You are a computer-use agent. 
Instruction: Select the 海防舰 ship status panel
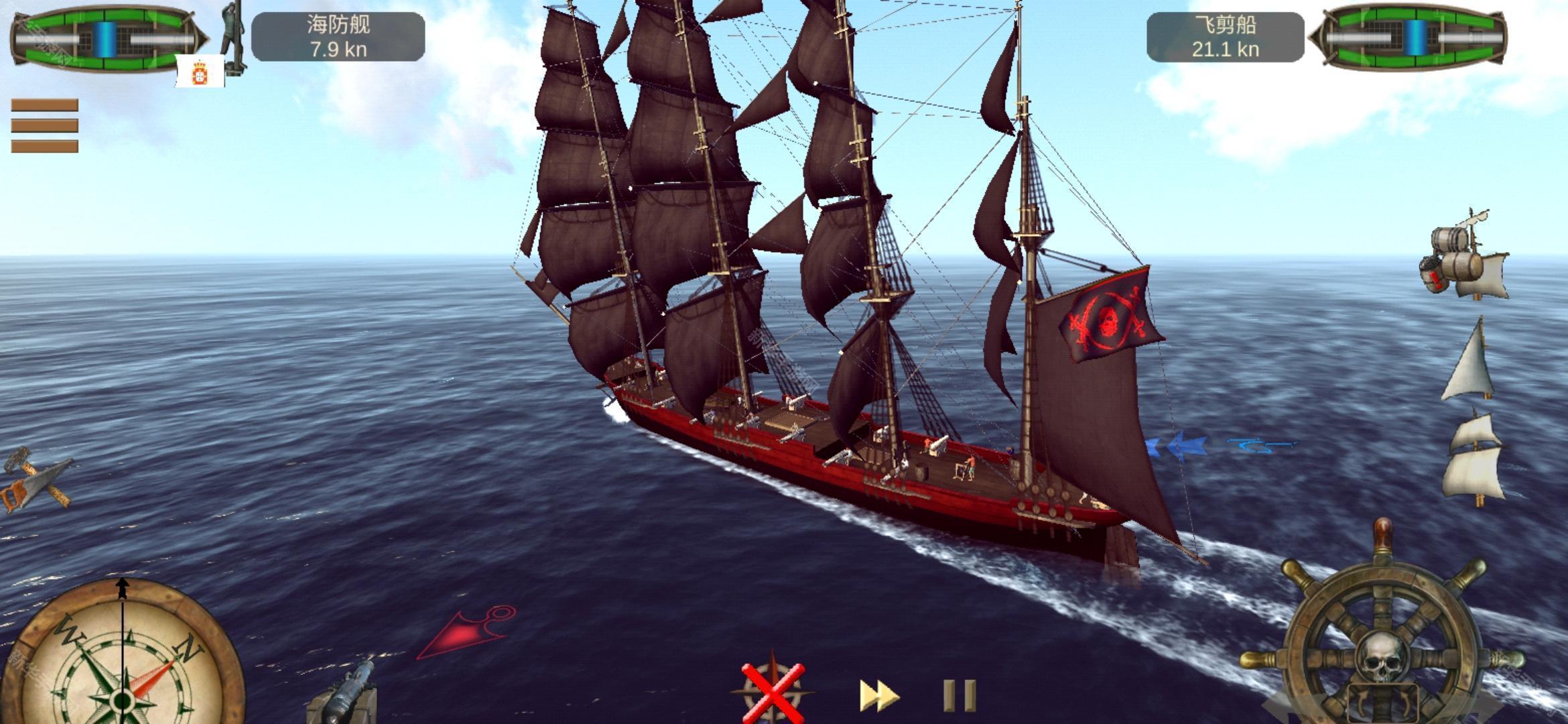(x=338, y=37)
